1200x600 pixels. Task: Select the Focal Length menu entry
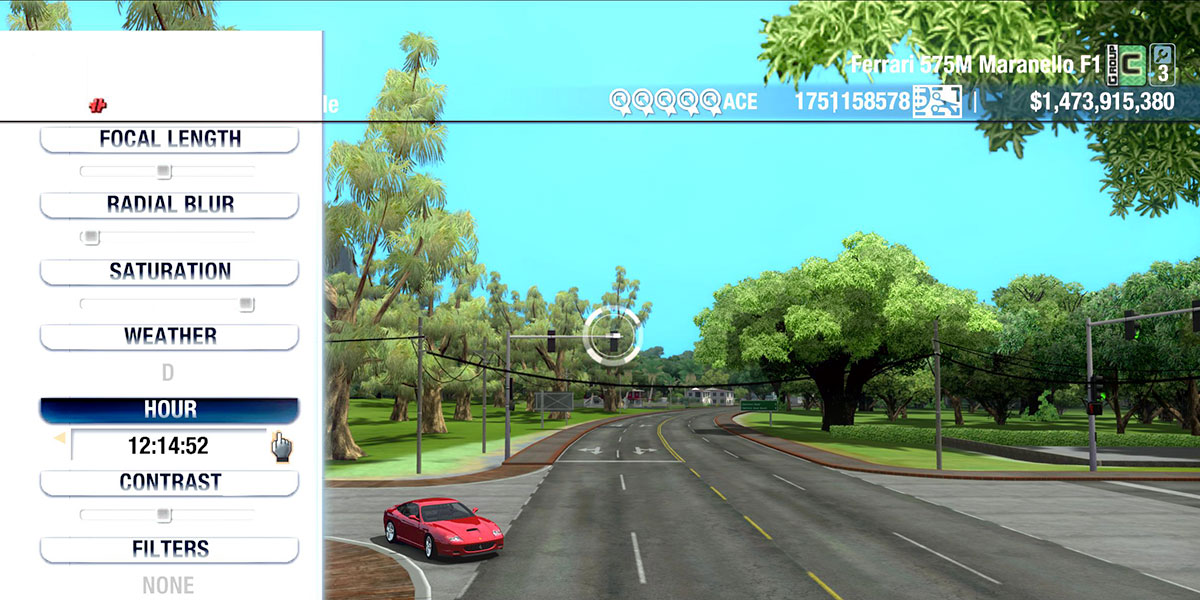pos(169,139)
